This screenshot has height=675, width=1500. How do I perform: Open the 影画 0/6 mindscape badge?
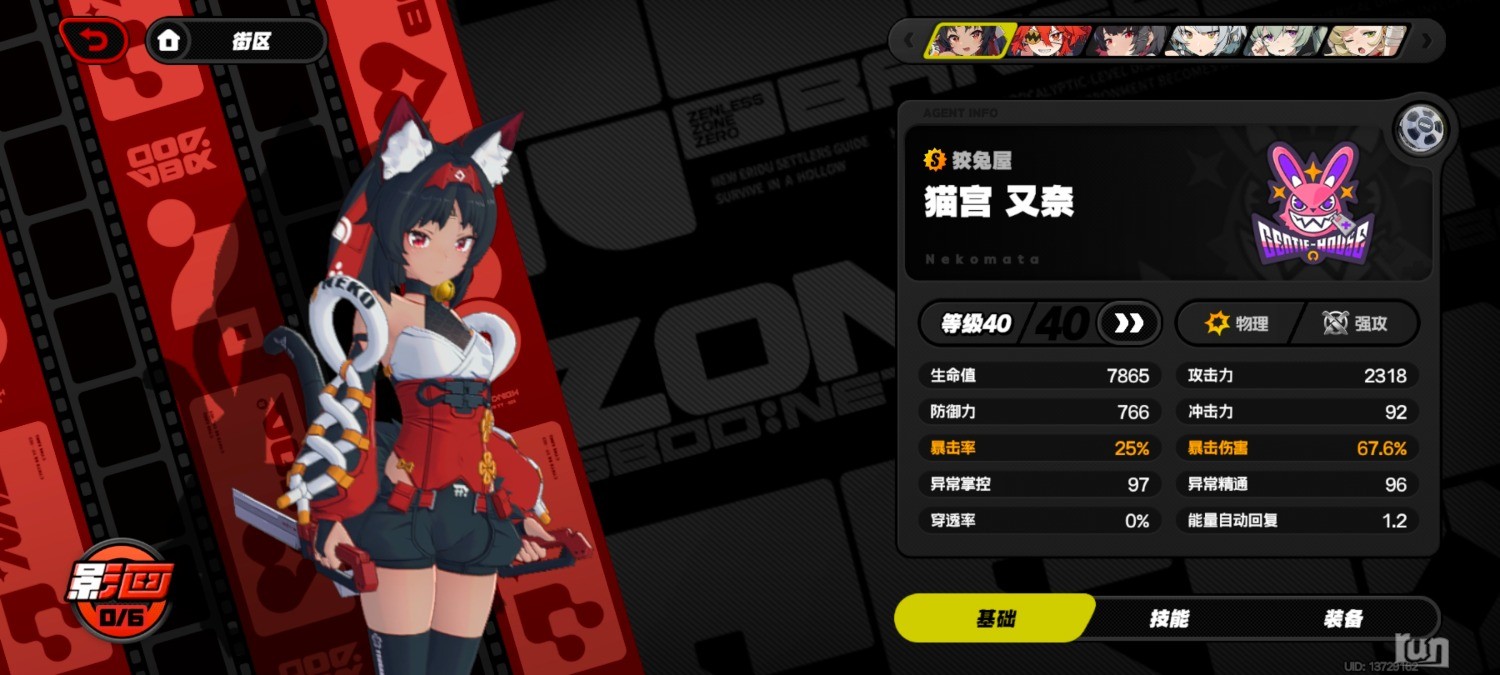(x=119, y=592)
